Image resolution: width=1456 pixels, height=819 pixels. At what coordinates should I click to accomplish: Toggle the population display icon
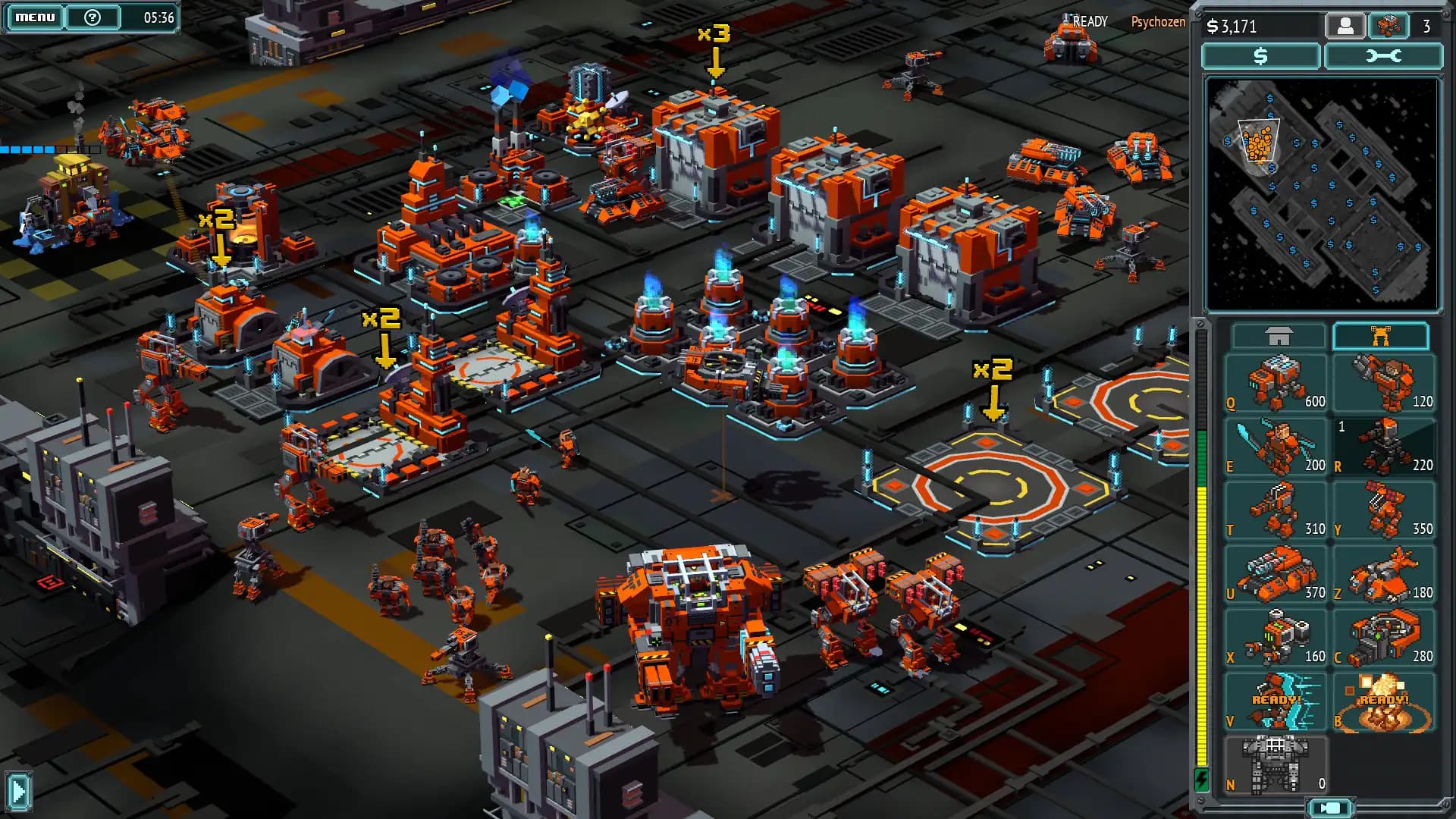coord(1345,26)
